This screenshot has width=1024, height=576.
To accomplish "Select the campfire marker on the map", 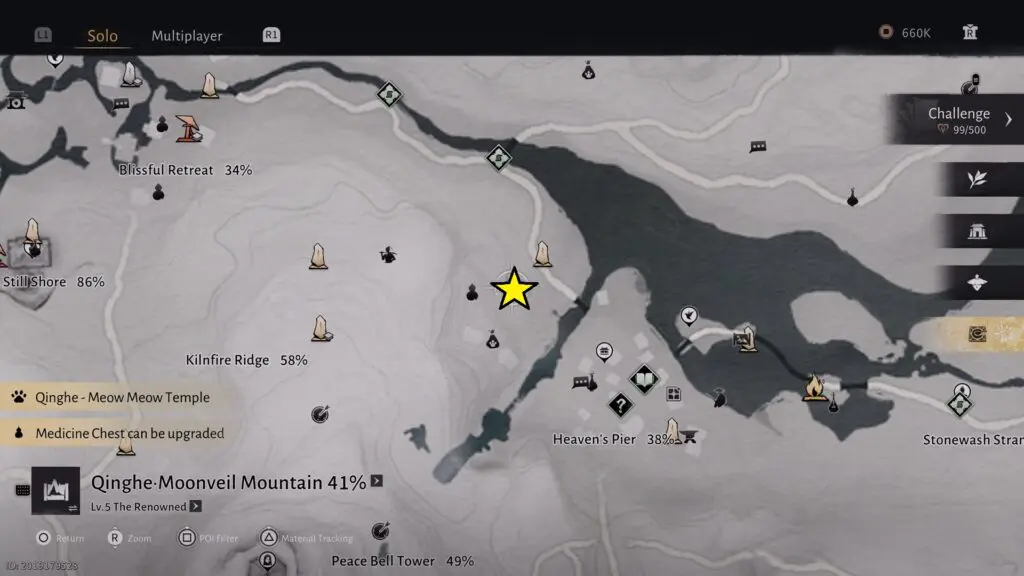I will (x=814, y=386).
